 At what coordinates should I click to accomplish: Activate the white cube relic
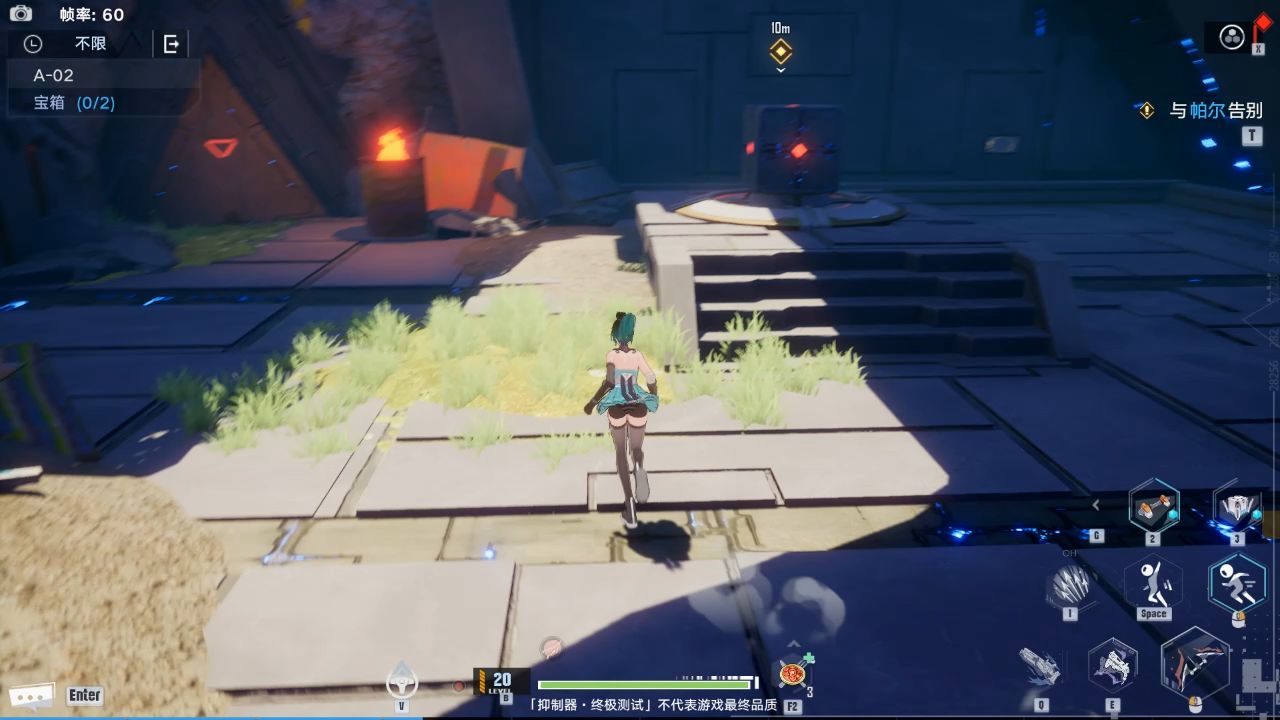tap(1237, 507)
